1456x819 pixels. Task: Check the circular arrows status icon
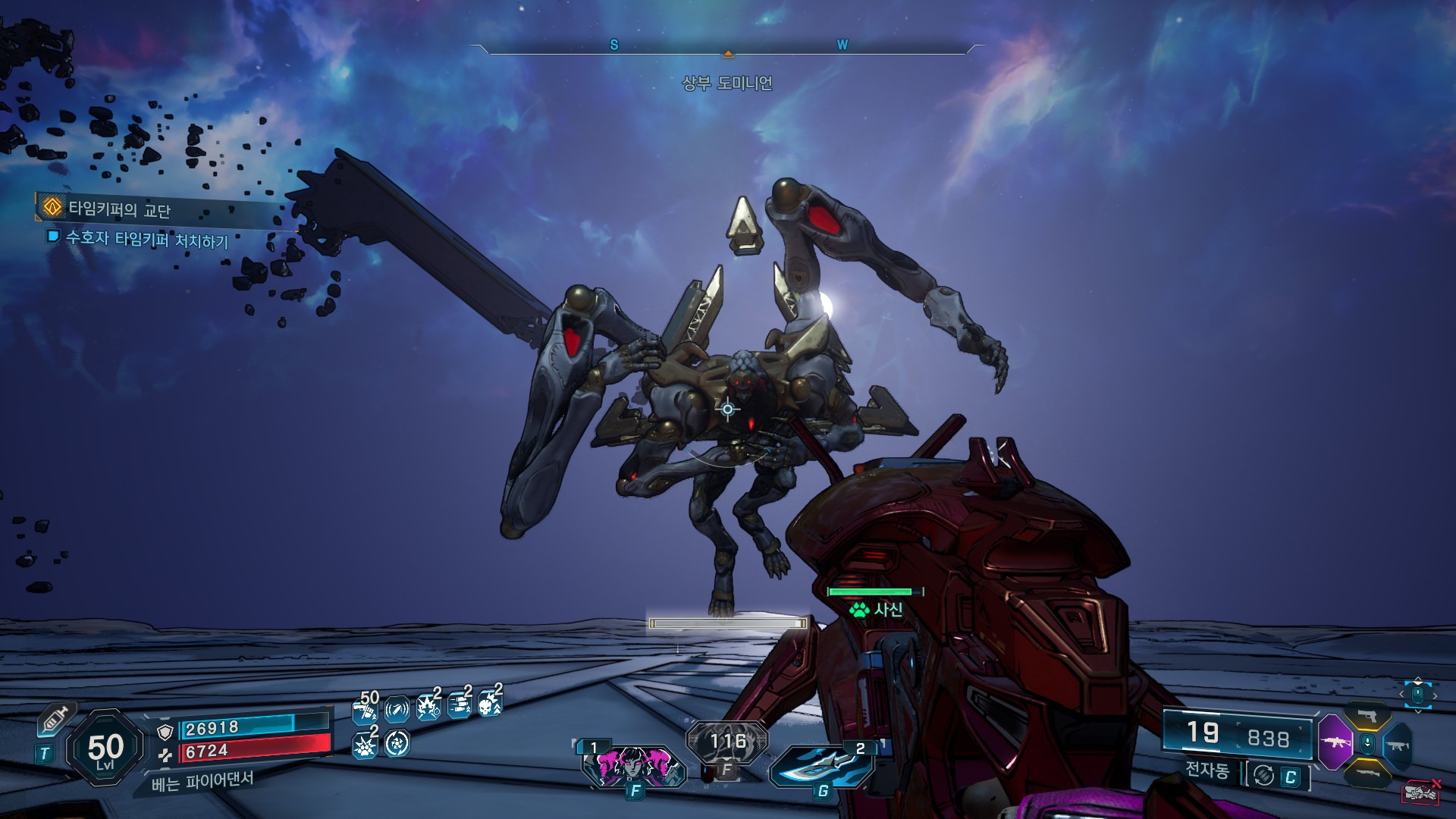point(397,744)
